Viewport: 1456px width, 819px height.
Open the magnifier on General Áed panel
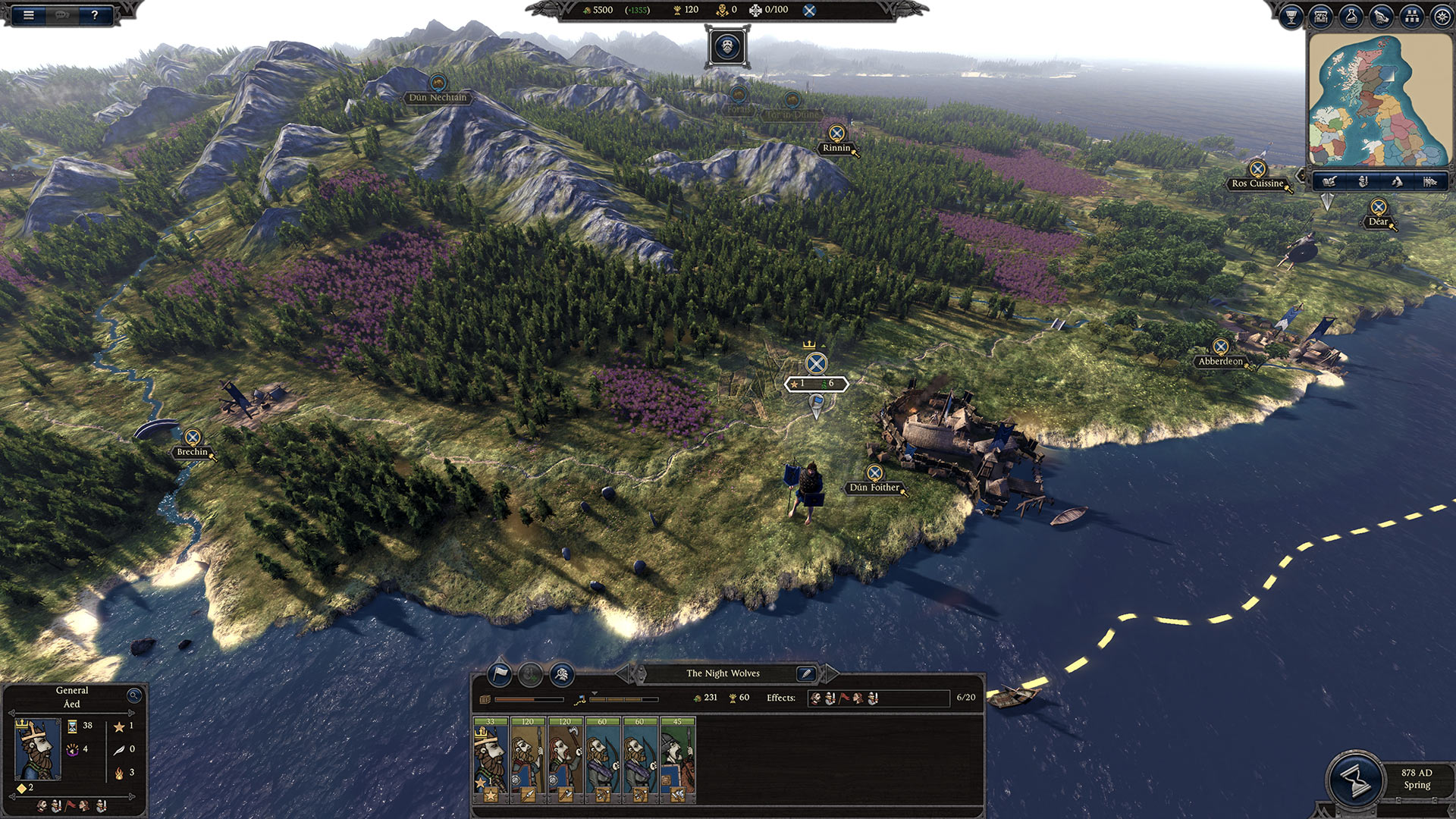pos(134,695)
